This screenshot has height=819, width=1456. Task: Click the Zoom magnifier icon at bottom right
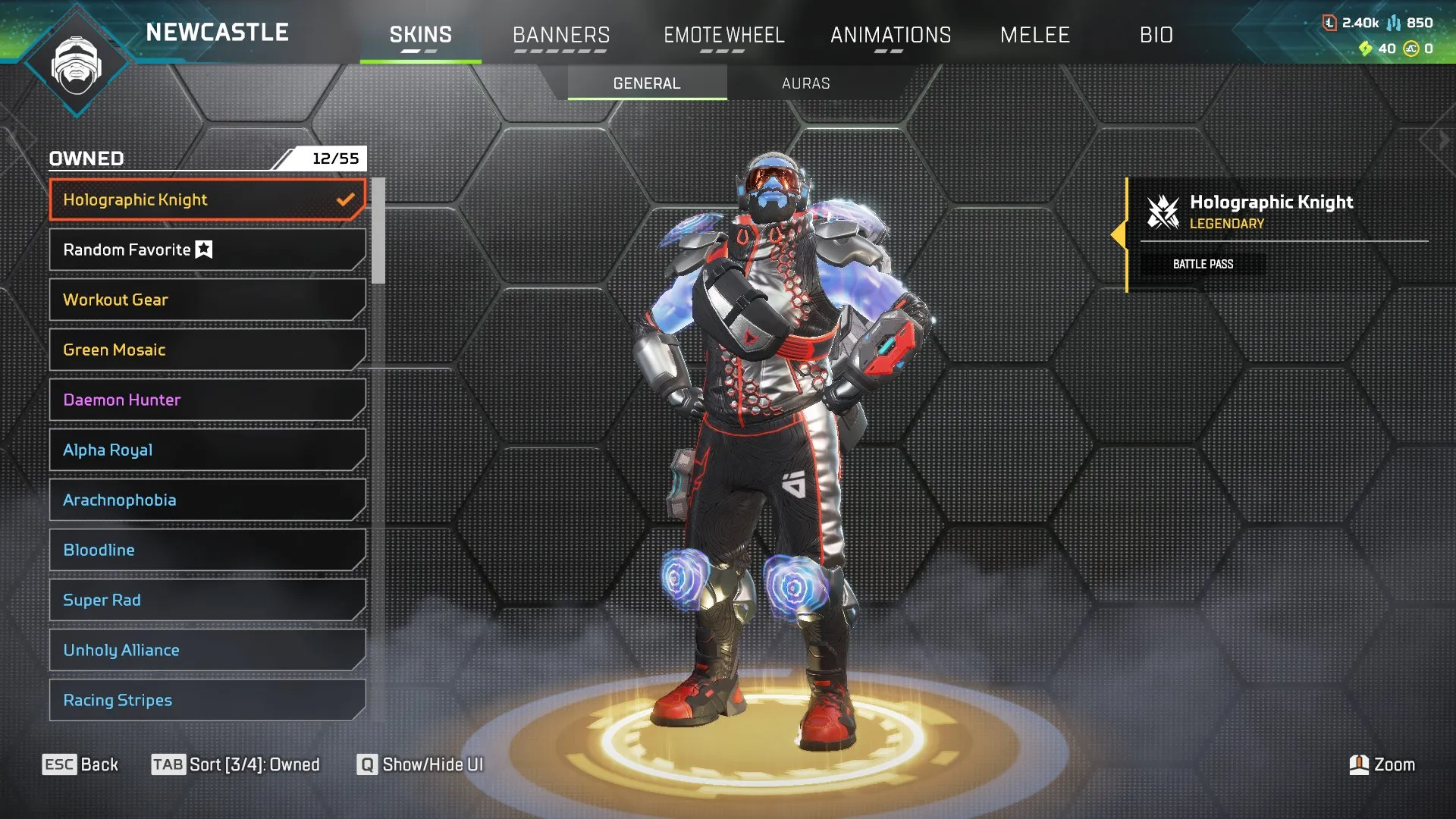pyautogui.click(x=1358, y=764)
